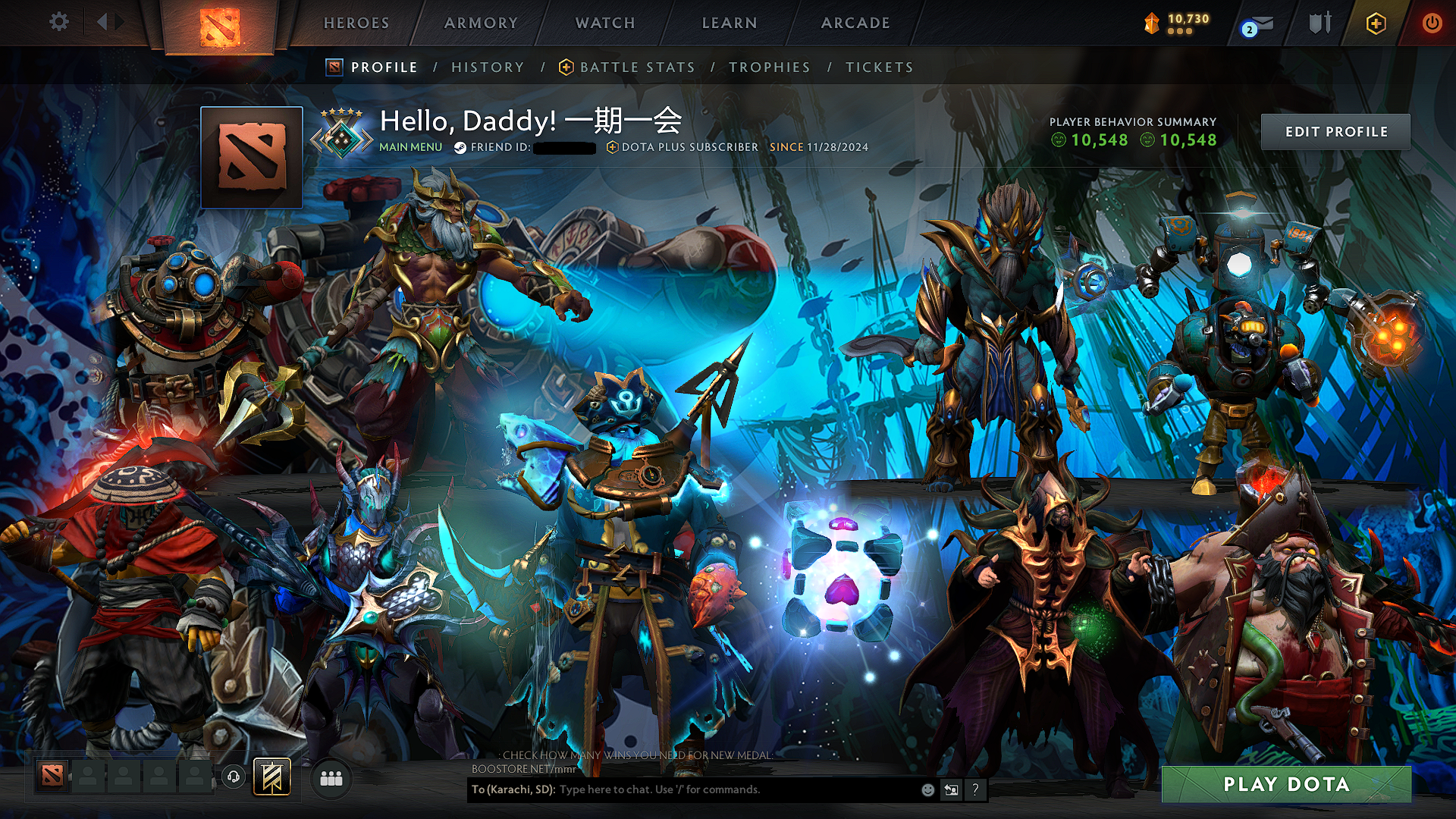Expand the MAIN MENU rank selector under the name
Screen dimensions: 1456x819
[x=409, y=146]
